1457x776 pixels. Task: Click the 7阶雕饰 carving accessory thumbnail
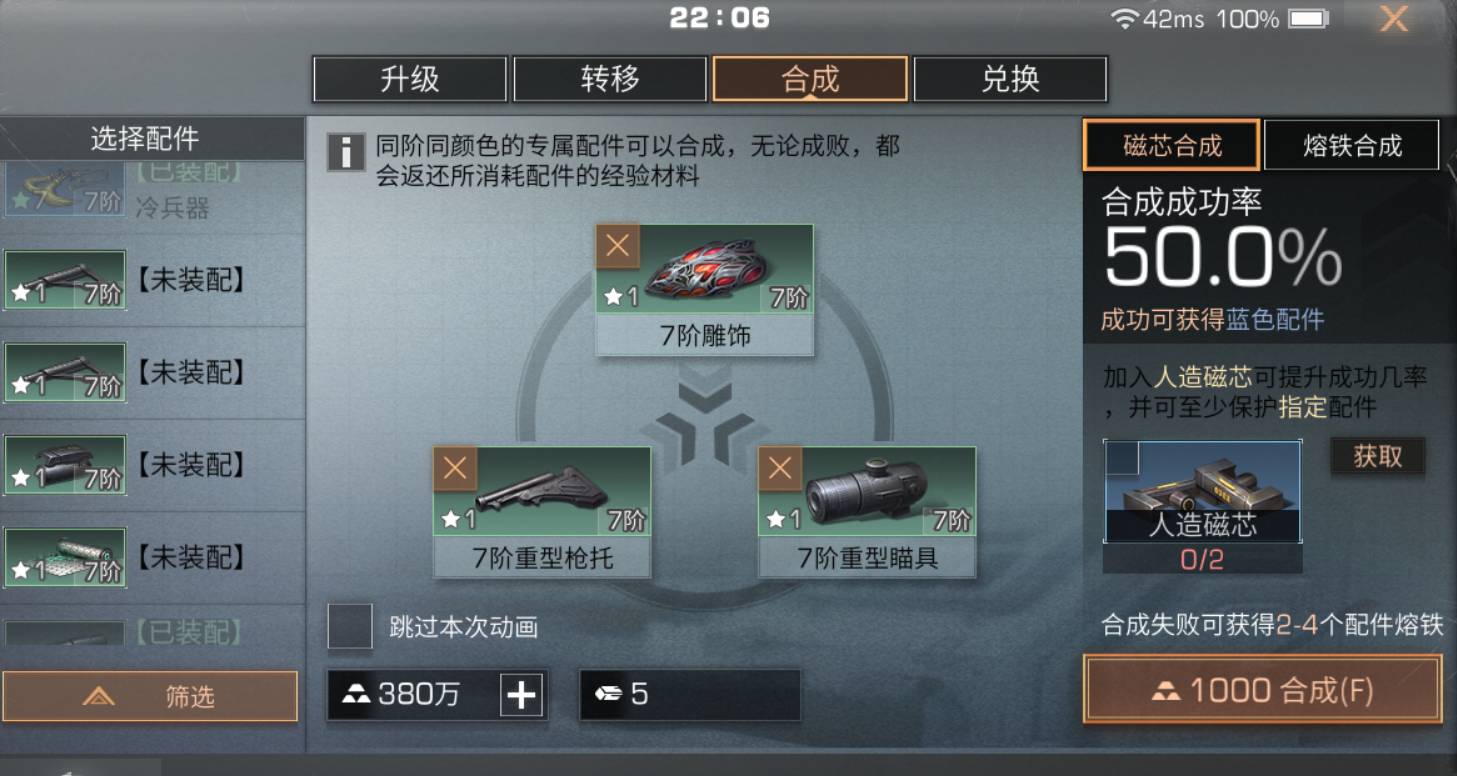tap(710, 275)
